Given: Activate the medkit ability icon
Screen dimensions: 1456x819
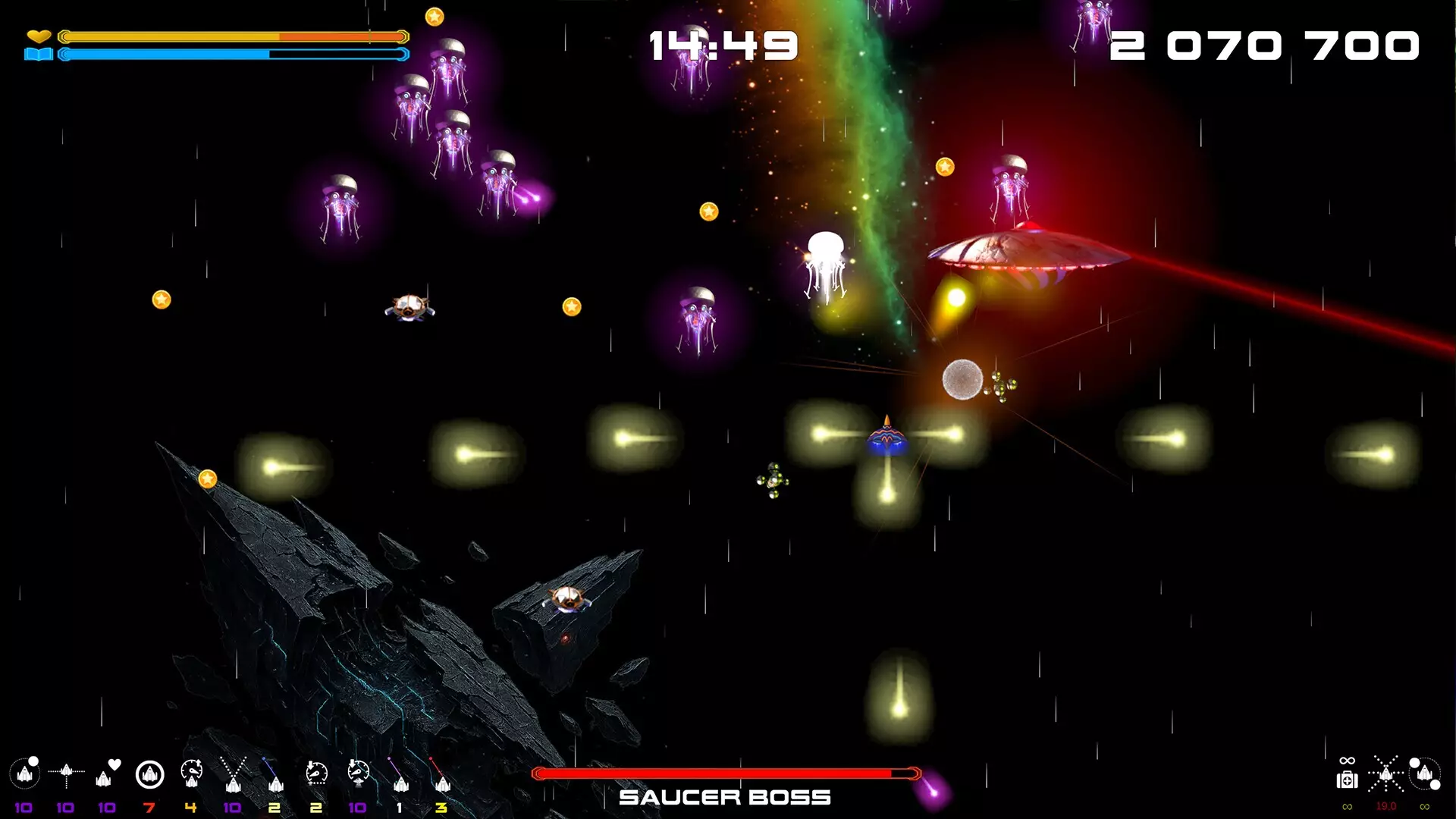Looking at the screenshot, I should click(x=1347, y=778).
